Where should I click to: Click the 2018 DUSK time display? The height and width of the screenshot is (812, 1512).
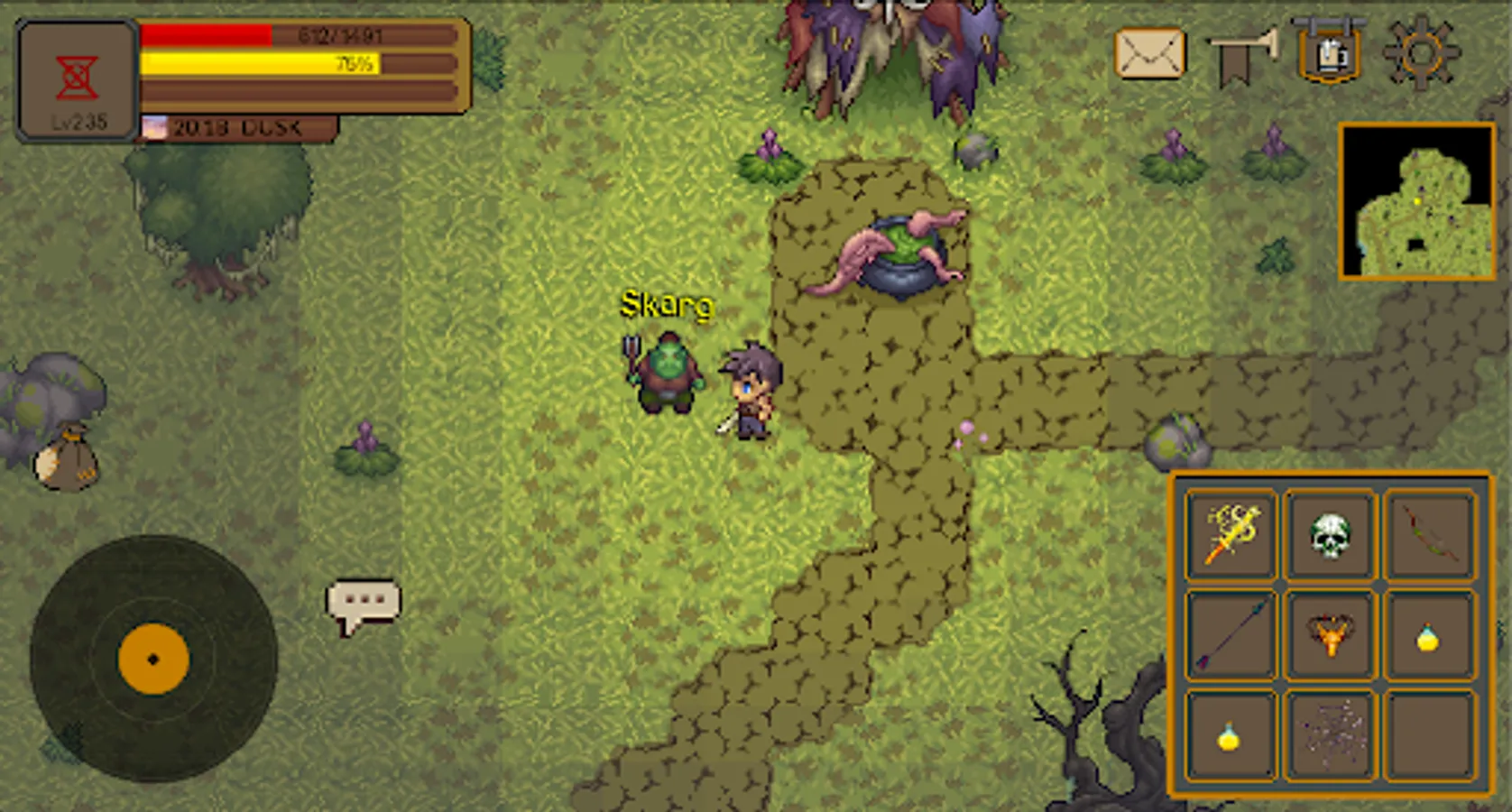click(236, 127)
